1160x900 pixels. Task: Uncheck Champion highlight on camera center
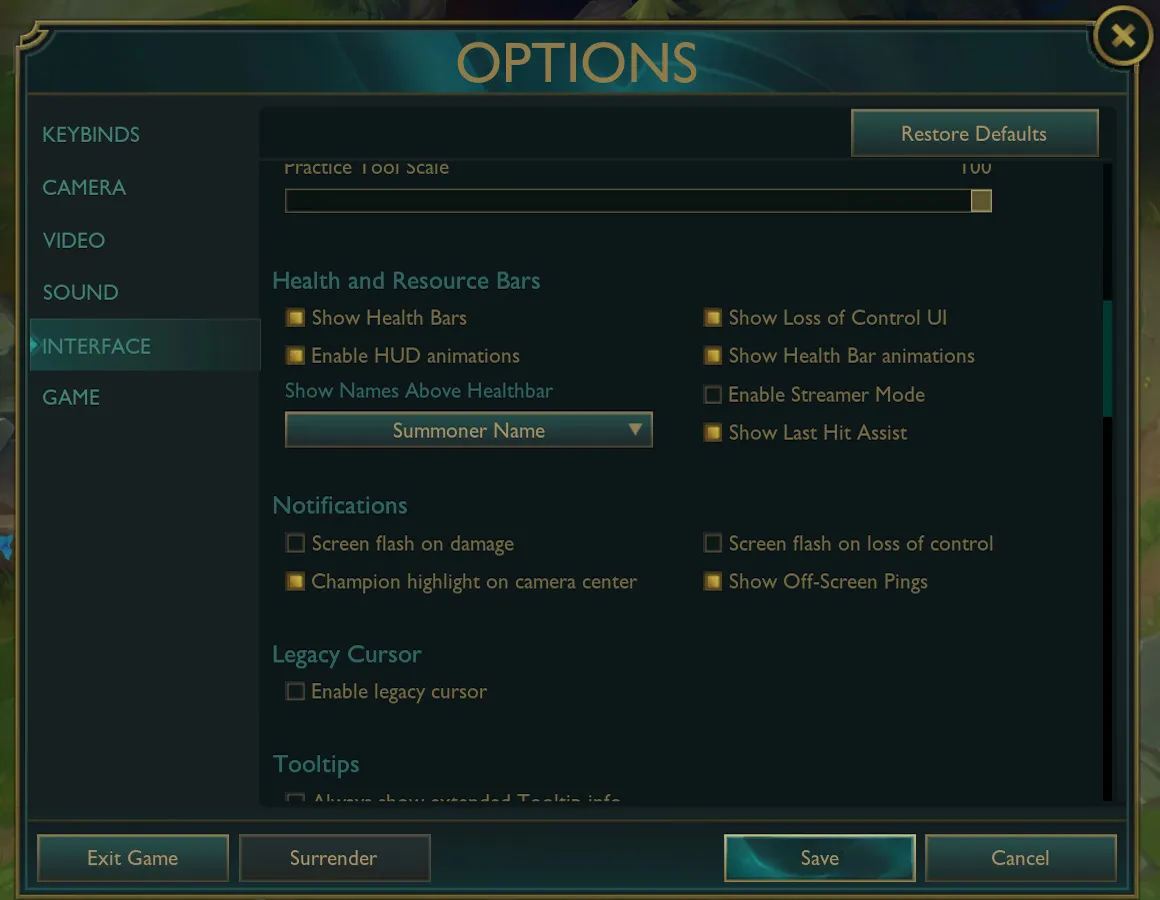[295, 582]
